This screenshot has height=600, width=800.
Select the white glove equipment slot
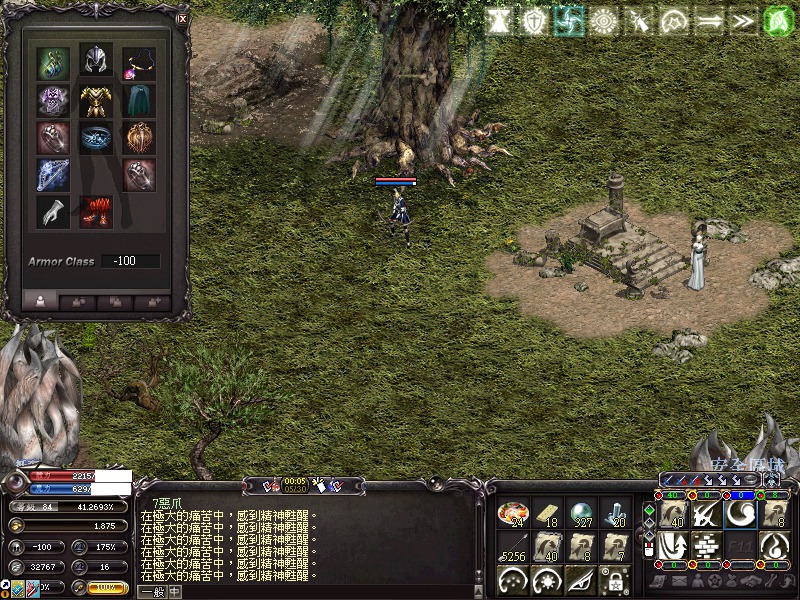[x=53, y=211]
